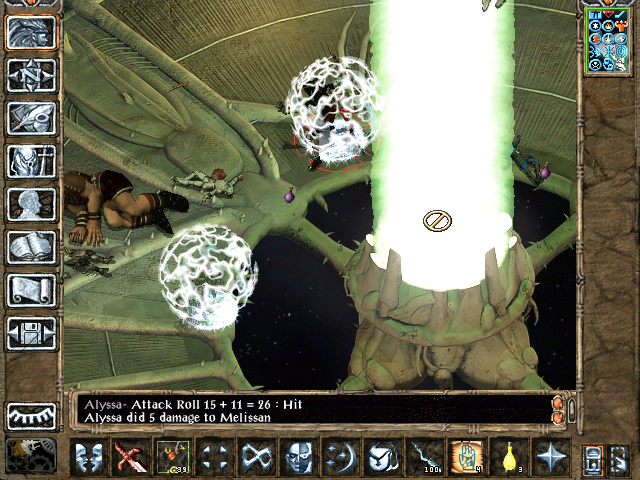
Task: Choose the quick weapon slot showing 39
Action: pyautogui.click(x=171, y=456)
